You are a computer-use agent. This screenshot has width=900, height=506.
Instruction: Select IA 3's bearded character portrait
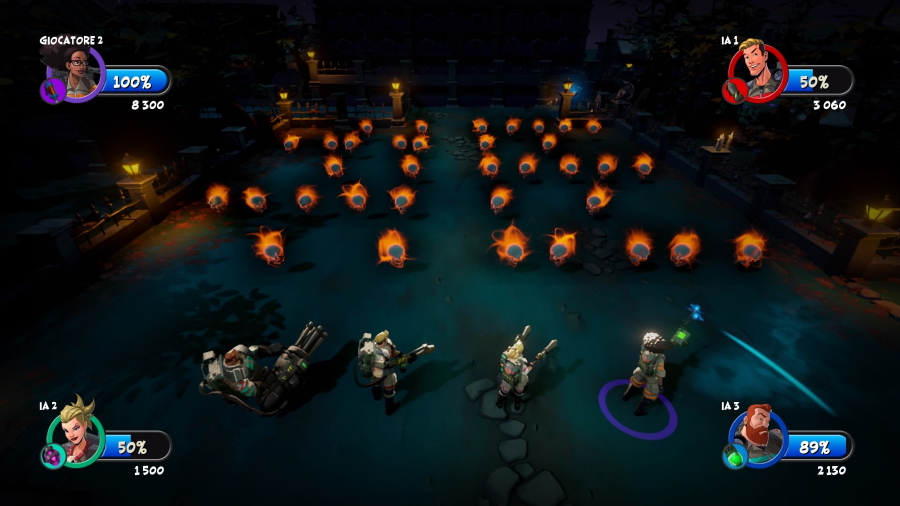pyautogui.click(x=760, y=435)
